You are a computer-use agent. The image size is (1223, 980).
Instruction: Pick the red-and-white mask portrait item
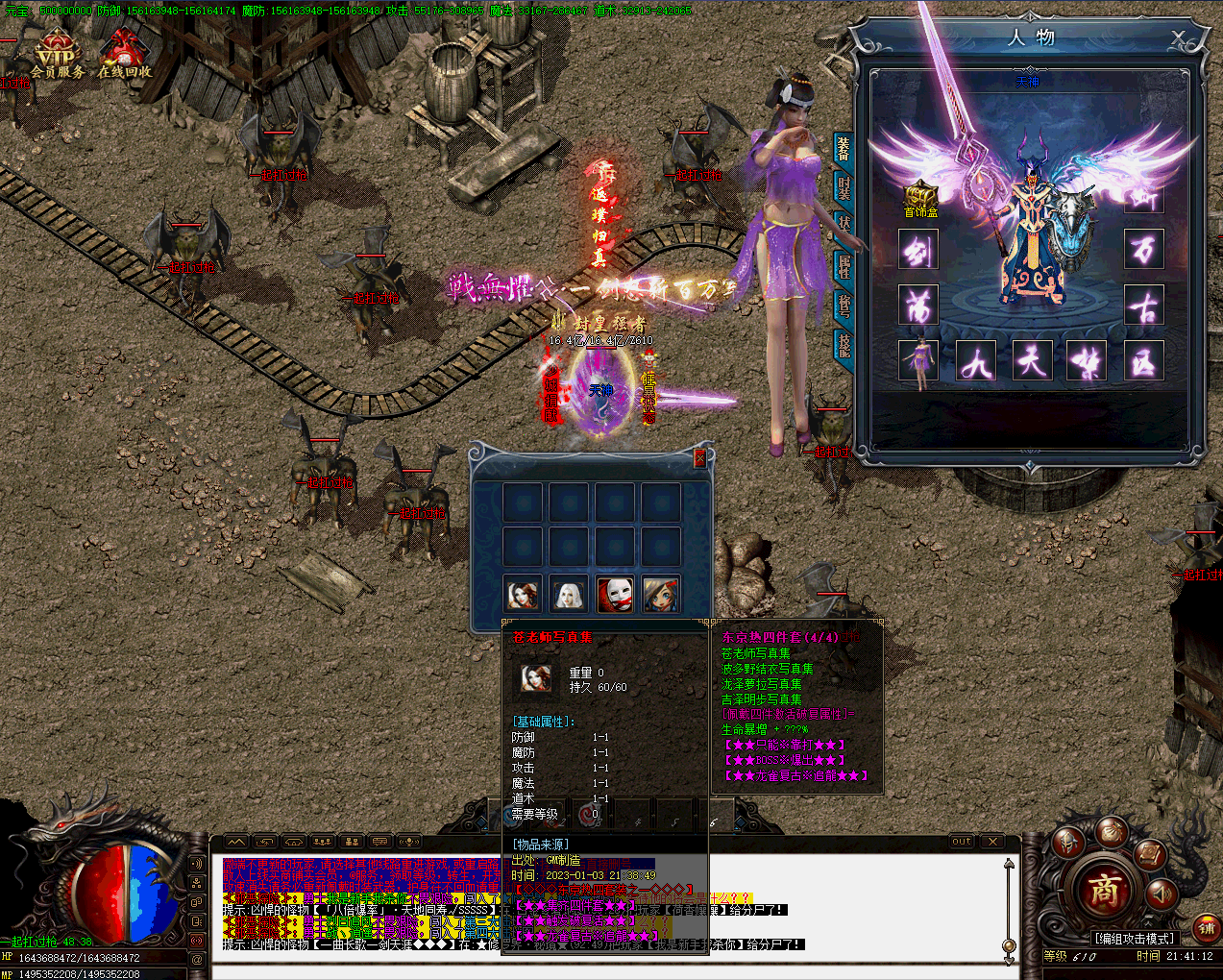(x=615, y=595)
